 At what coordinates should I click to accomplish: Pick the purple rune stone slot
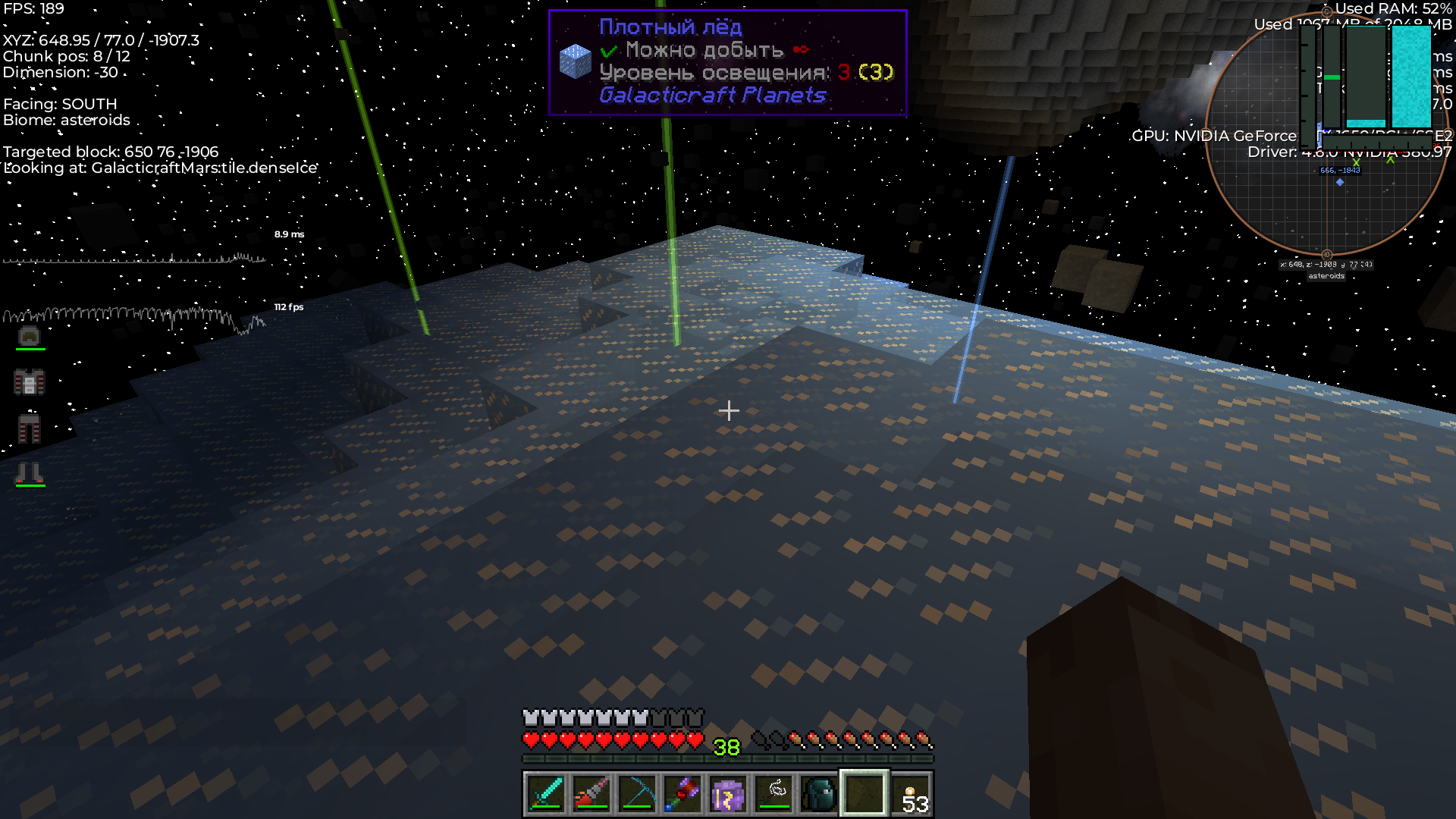[x=728, y=793]
